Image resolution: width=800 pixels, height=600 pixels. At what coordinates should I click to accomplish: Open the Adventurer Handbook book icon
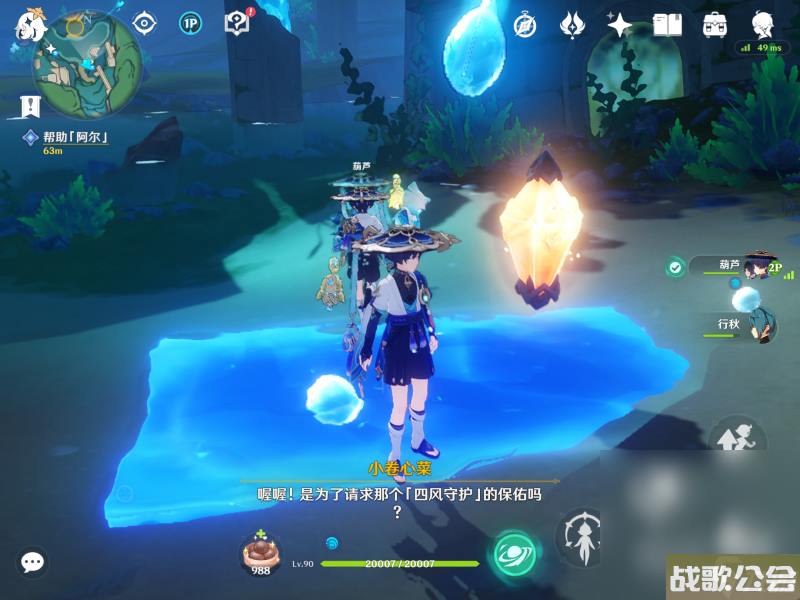(x=667, y=25)
